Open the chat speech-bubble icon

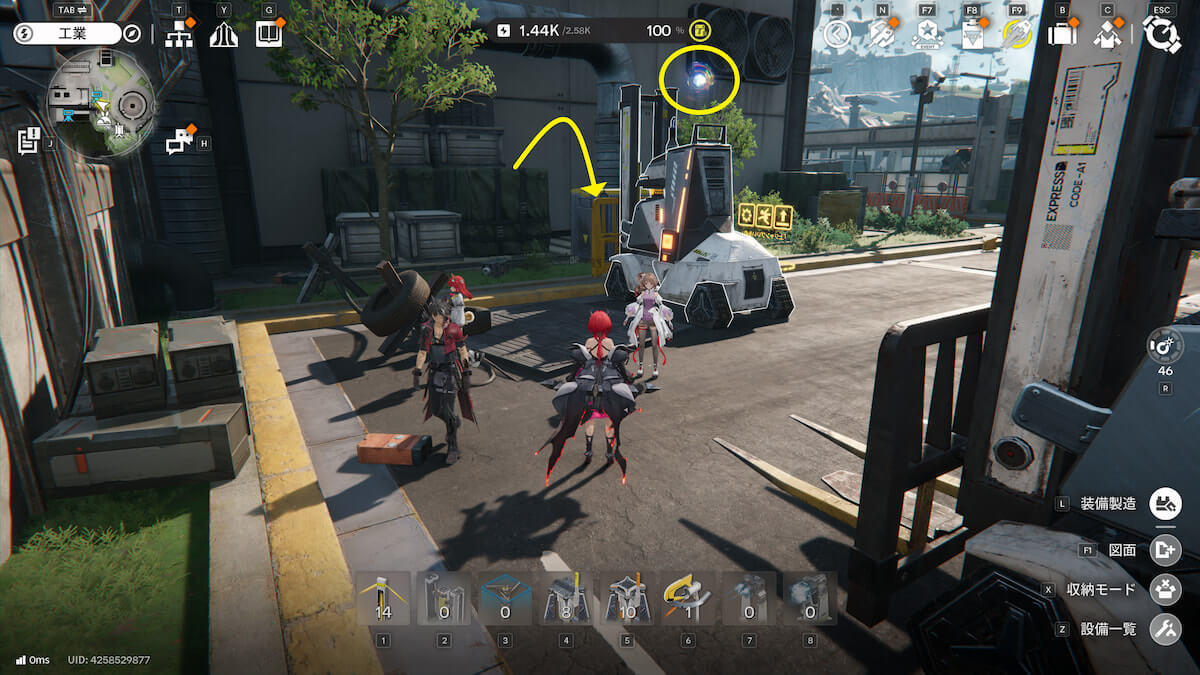[179, 143]
